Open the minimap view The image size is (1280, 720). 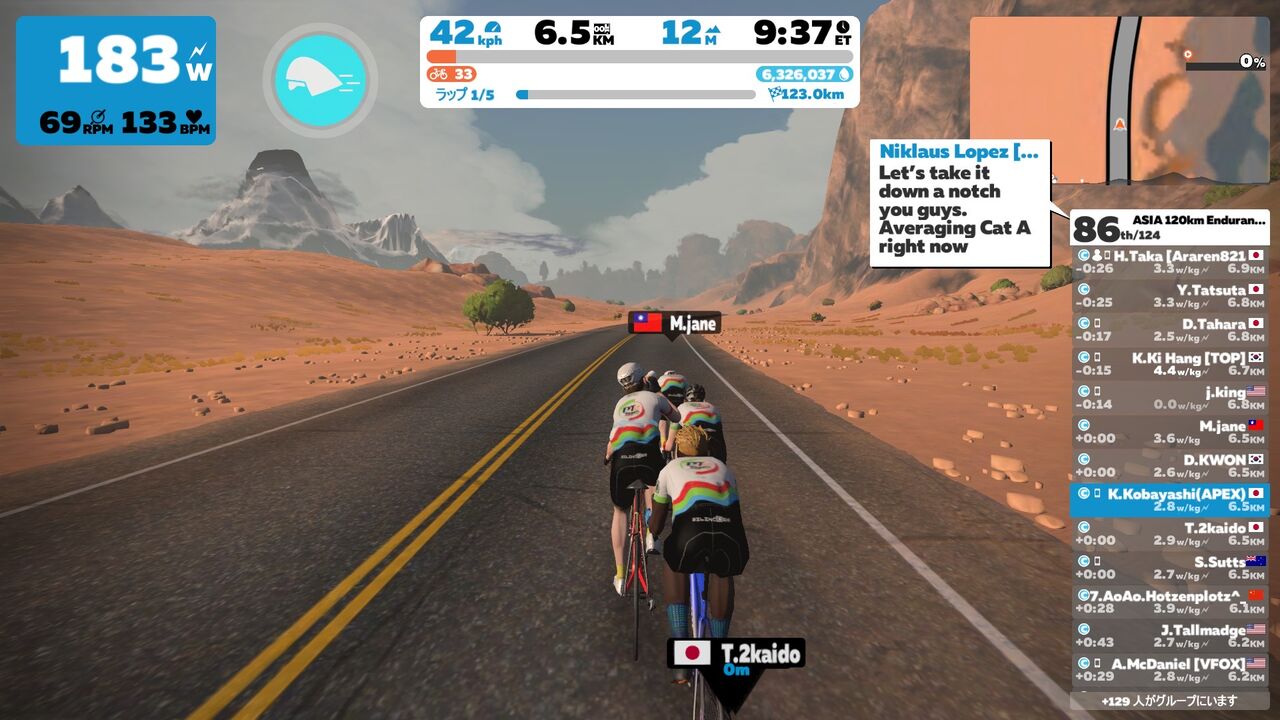point(1119,100)
